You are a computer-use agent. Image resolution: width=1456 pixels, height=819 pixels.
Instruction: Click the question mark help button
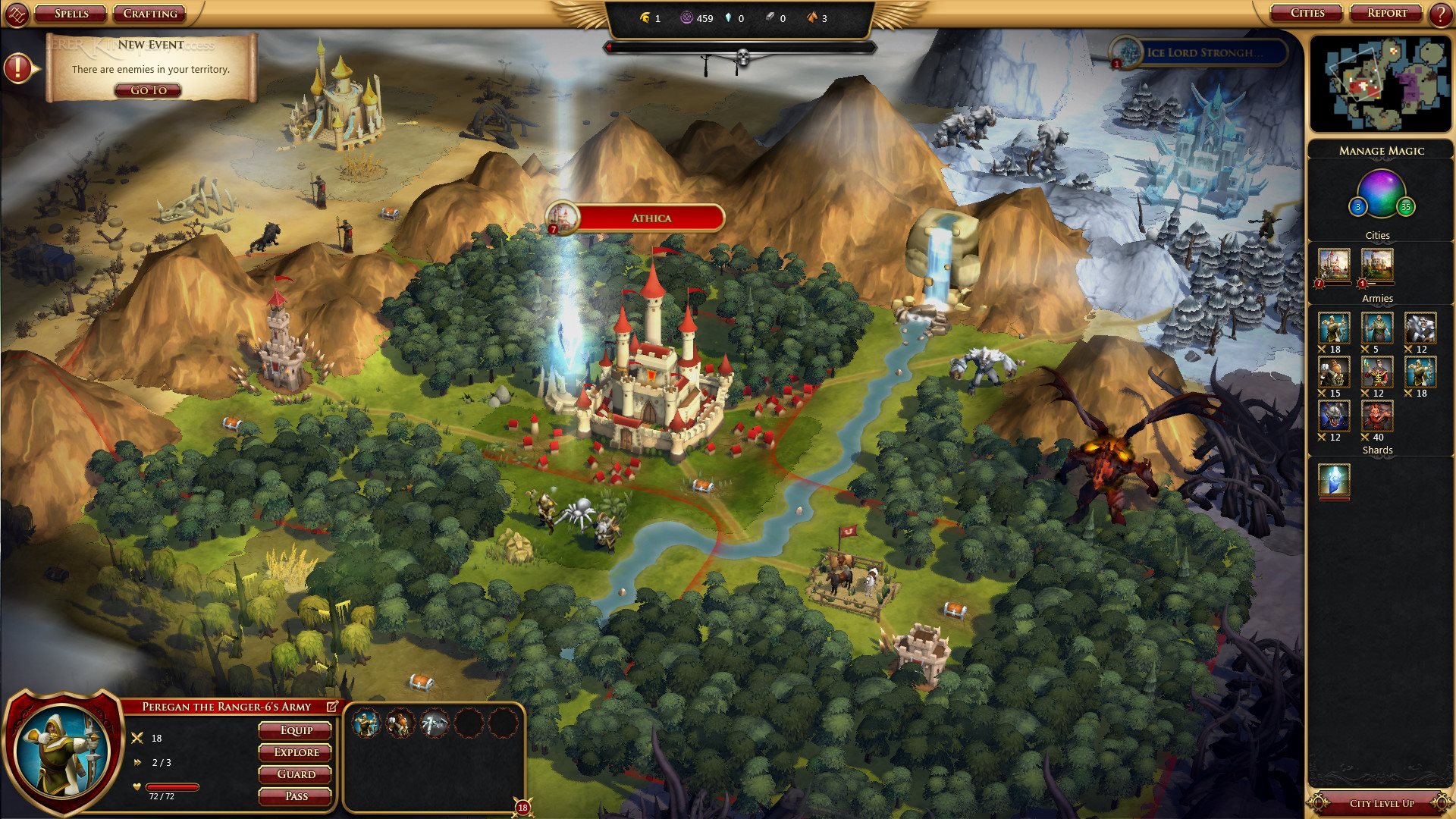click(1440, 14)
